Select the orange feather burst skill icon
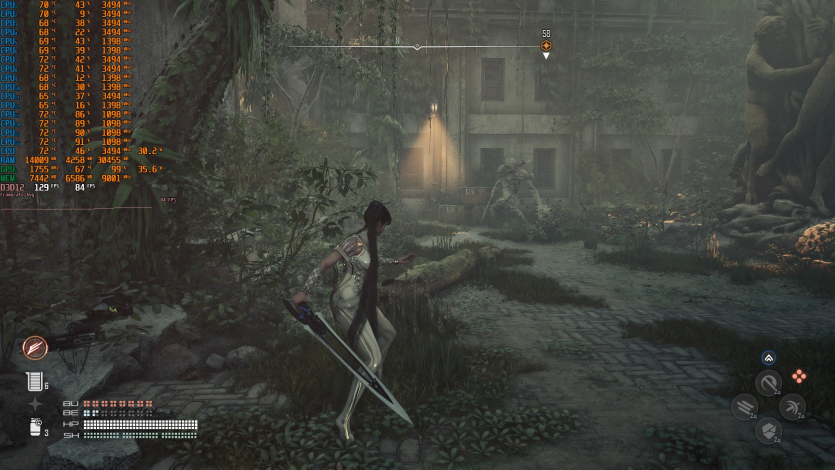Viewport: 835px width, 470px height. 35,348
